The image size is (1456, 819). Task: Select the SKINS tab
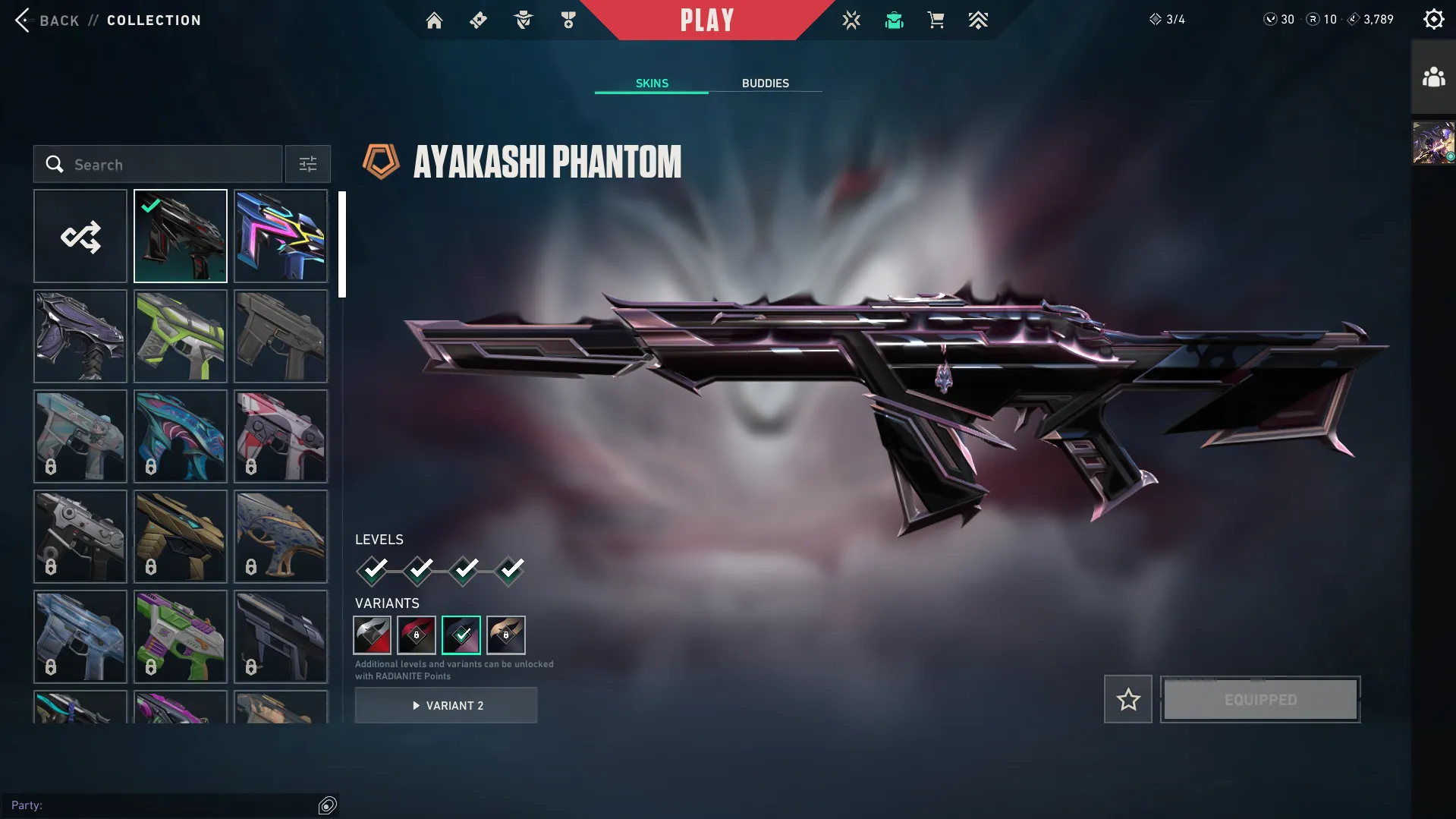pos(651,83)
